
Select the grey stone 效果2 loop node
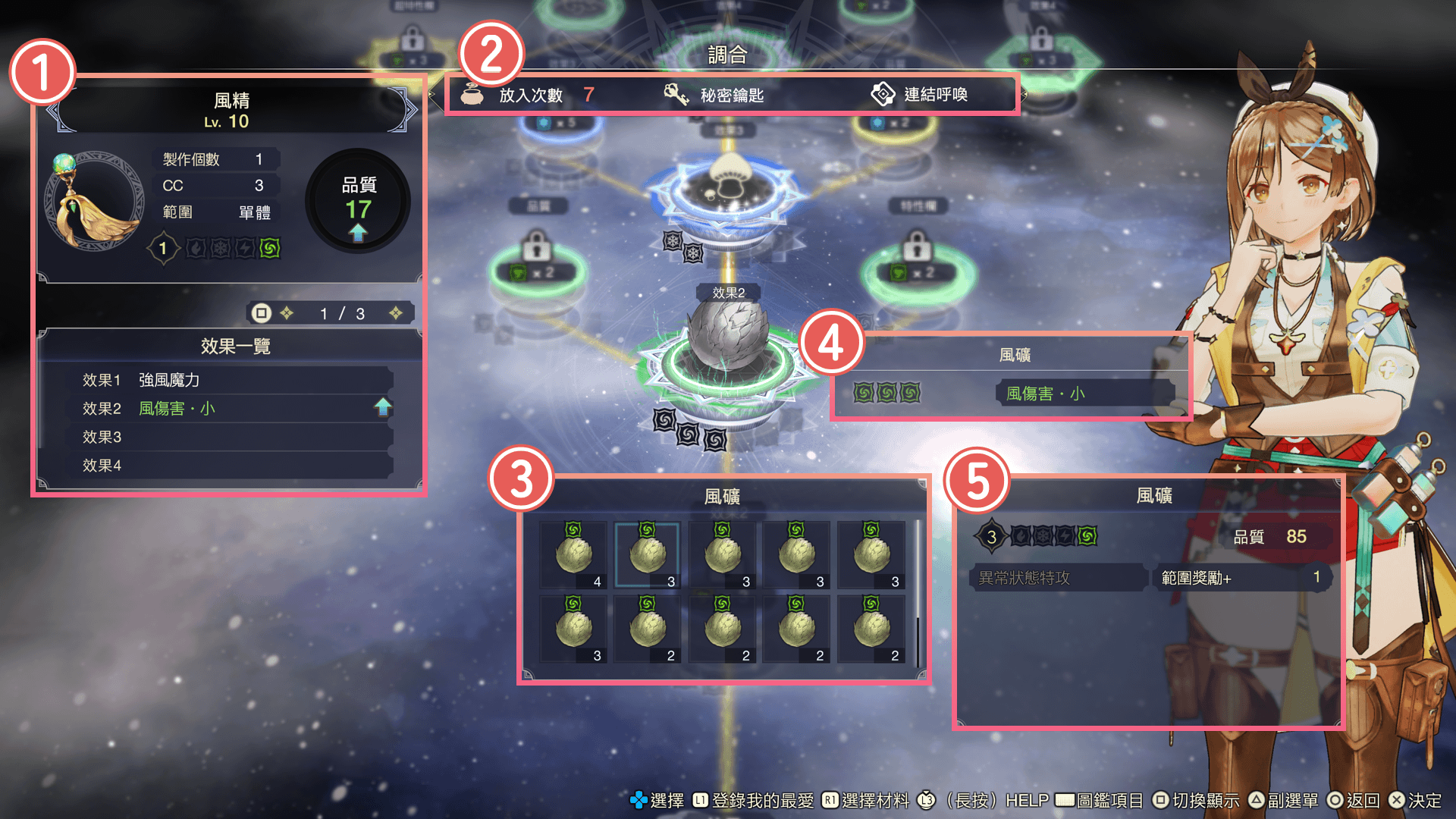pos(727,341)
